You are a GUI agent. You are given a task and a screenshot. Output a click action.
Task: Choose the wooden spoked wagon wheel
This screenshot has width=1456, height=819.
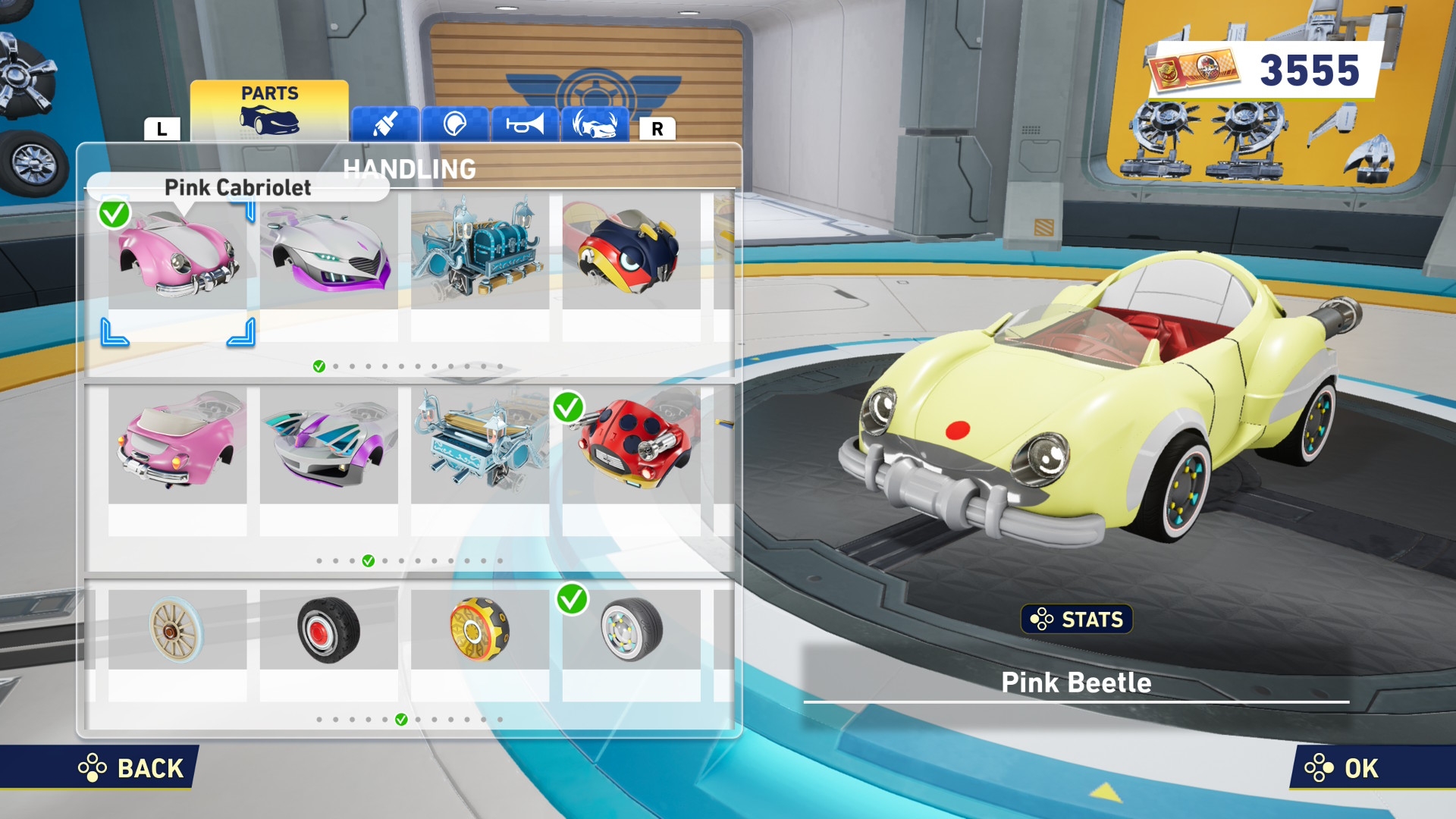coord(177,631)
